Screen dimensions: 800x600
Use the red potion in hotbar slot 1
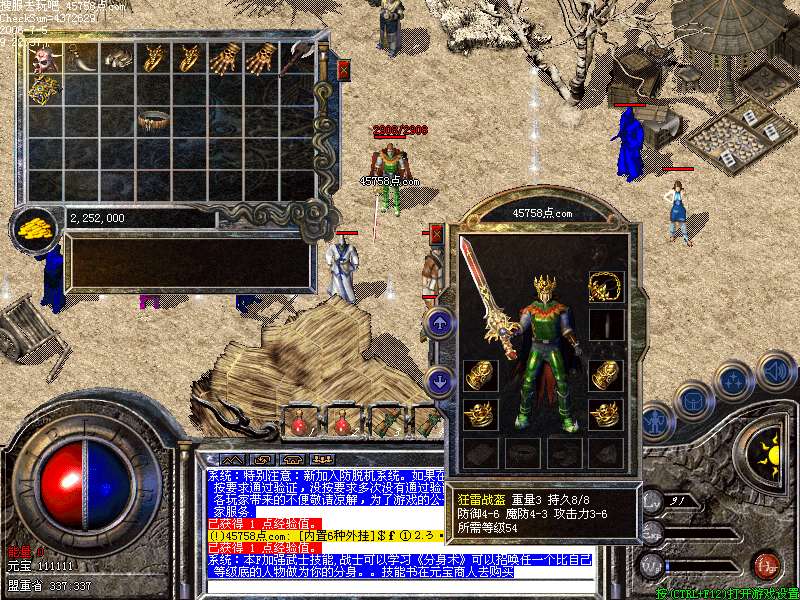coord(299,423)
